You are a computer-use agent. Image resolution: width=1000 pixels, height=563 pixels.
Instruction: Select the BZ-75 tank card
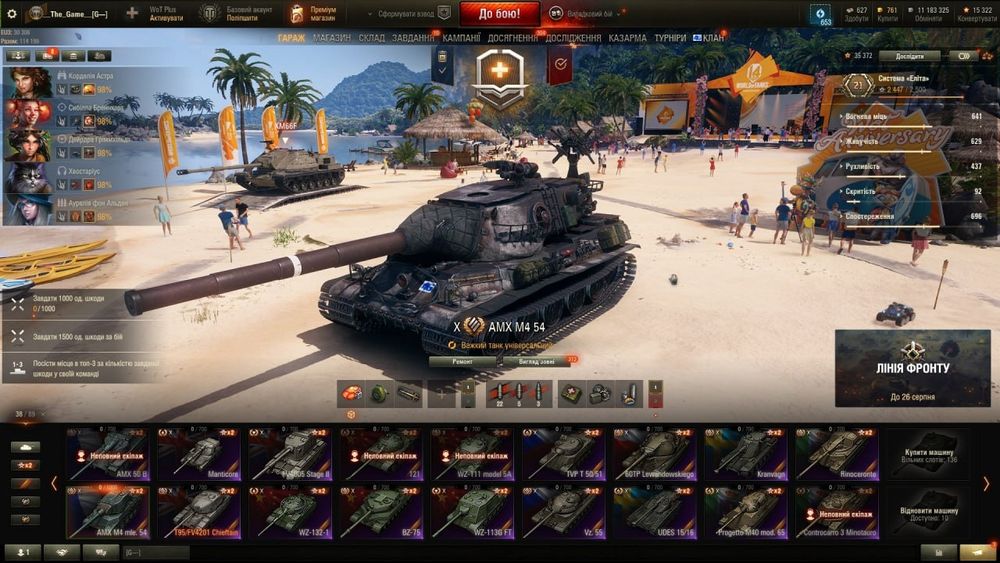pos(381,512)
